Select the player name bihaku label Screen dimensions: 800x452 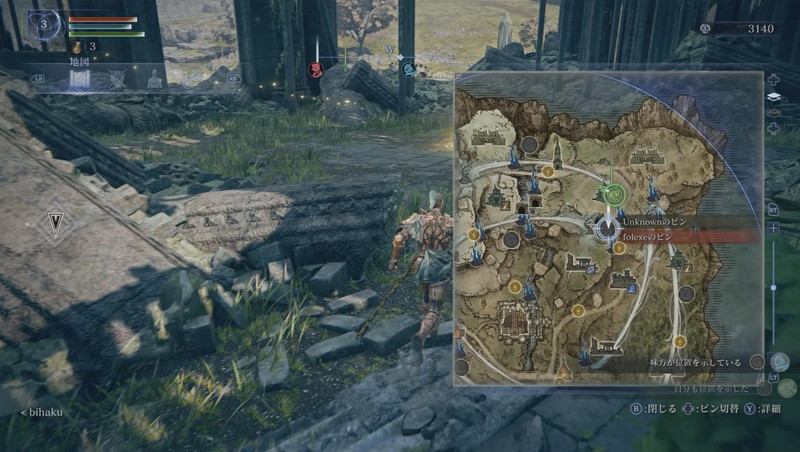pos(45,411)
